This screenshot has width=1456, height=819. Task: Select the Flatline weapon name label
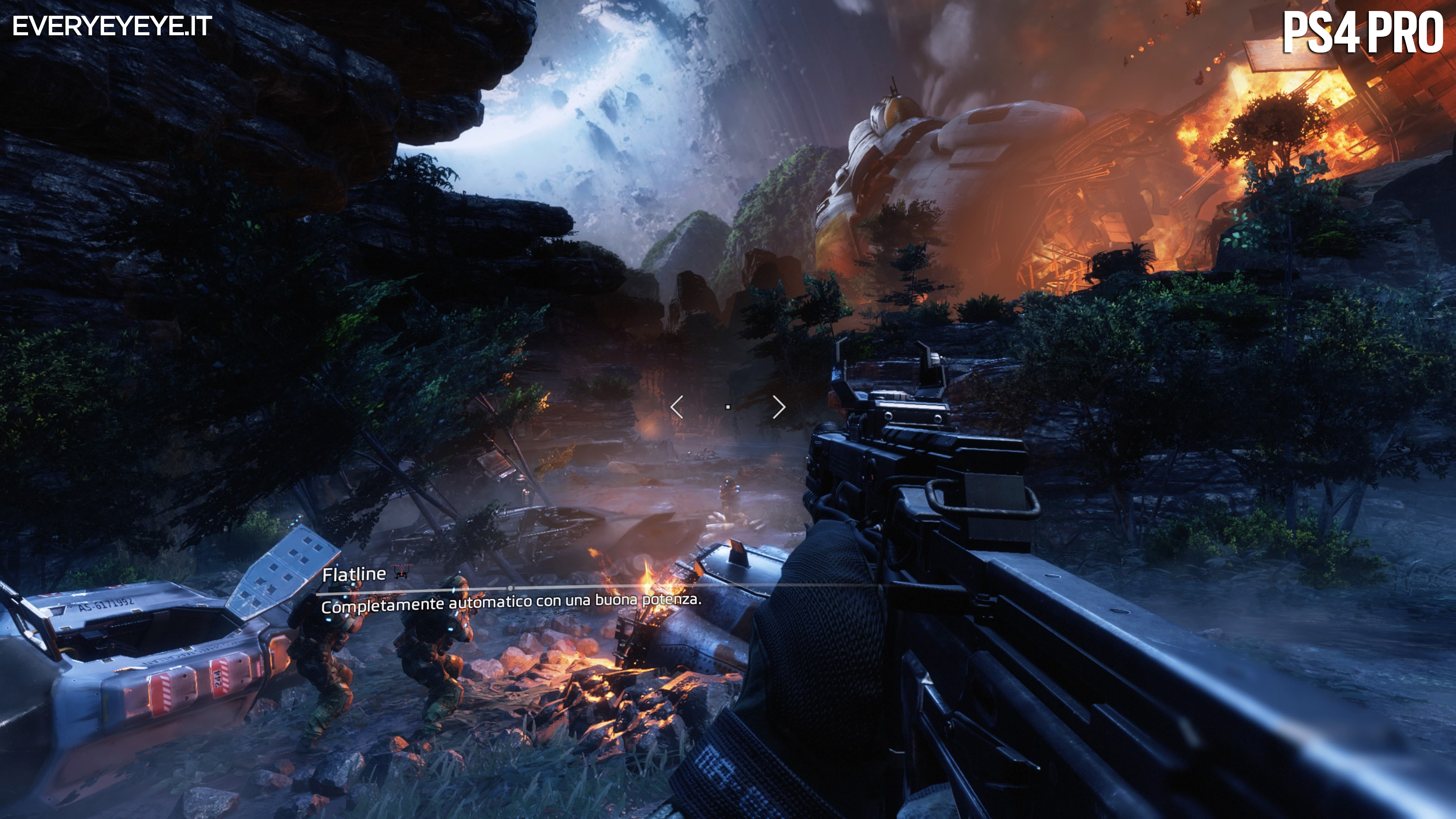354,575
